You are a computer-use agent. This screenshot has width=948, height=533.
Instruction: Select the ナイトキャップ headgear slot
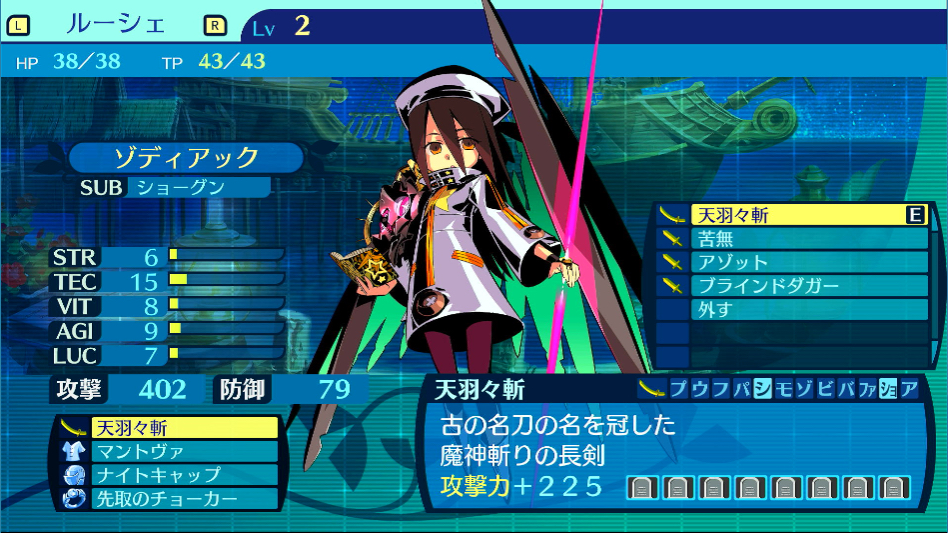(168, 474)
